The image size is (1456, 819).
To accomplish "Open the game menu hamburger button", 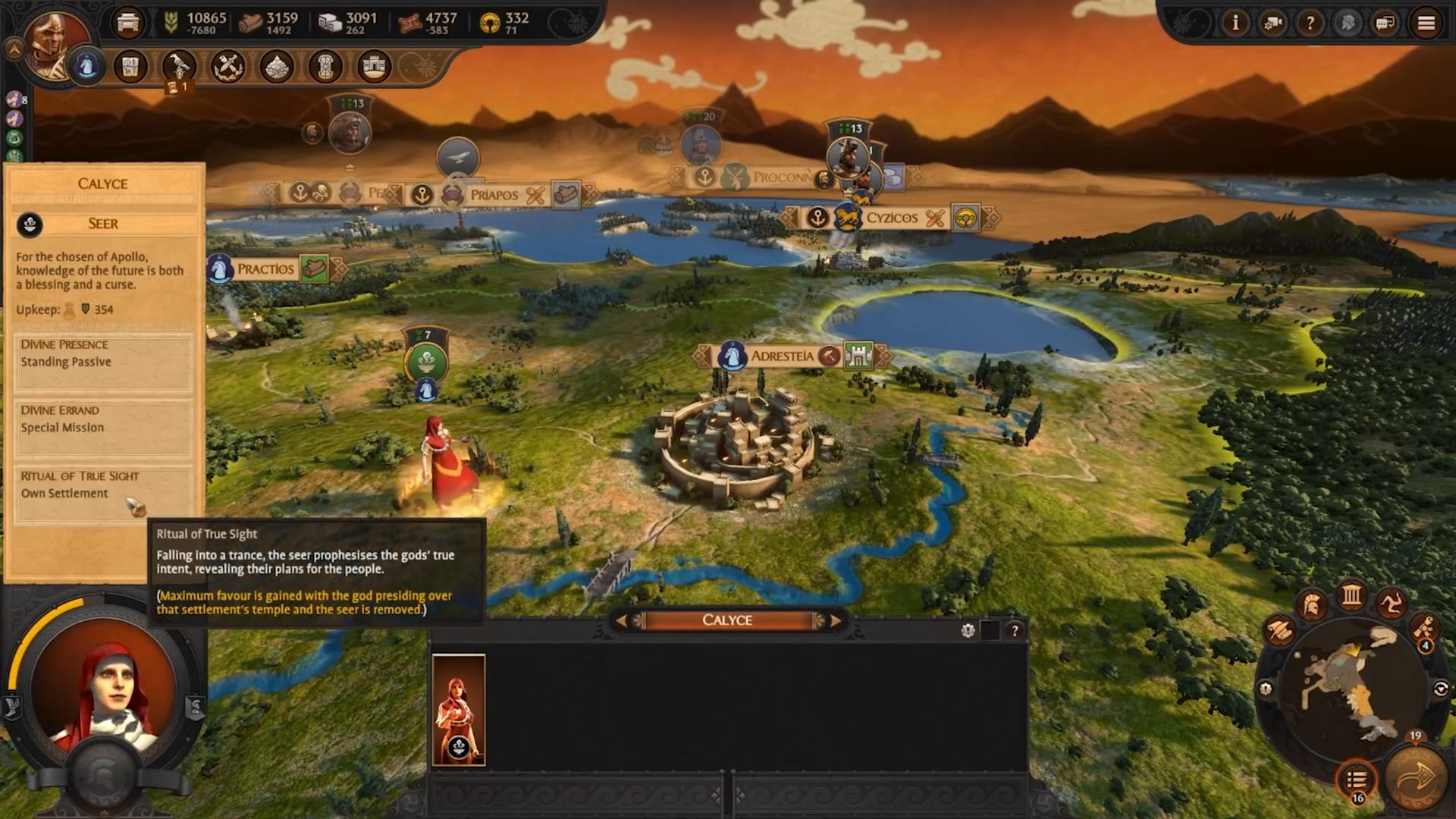I will click(1426, 24).
